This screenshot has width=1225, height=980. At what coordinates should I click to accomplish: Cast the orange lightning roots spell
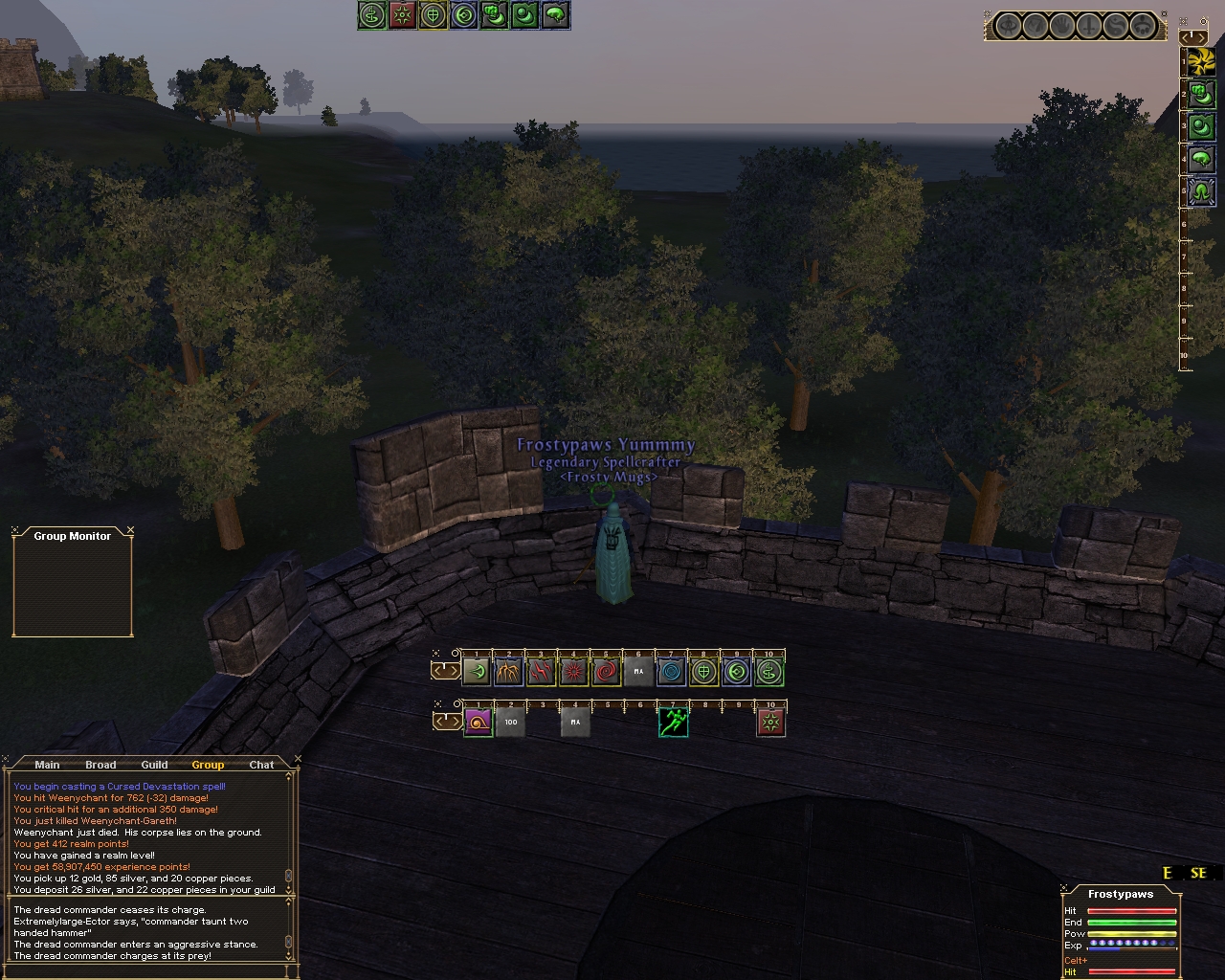click(x=509, y=672)
